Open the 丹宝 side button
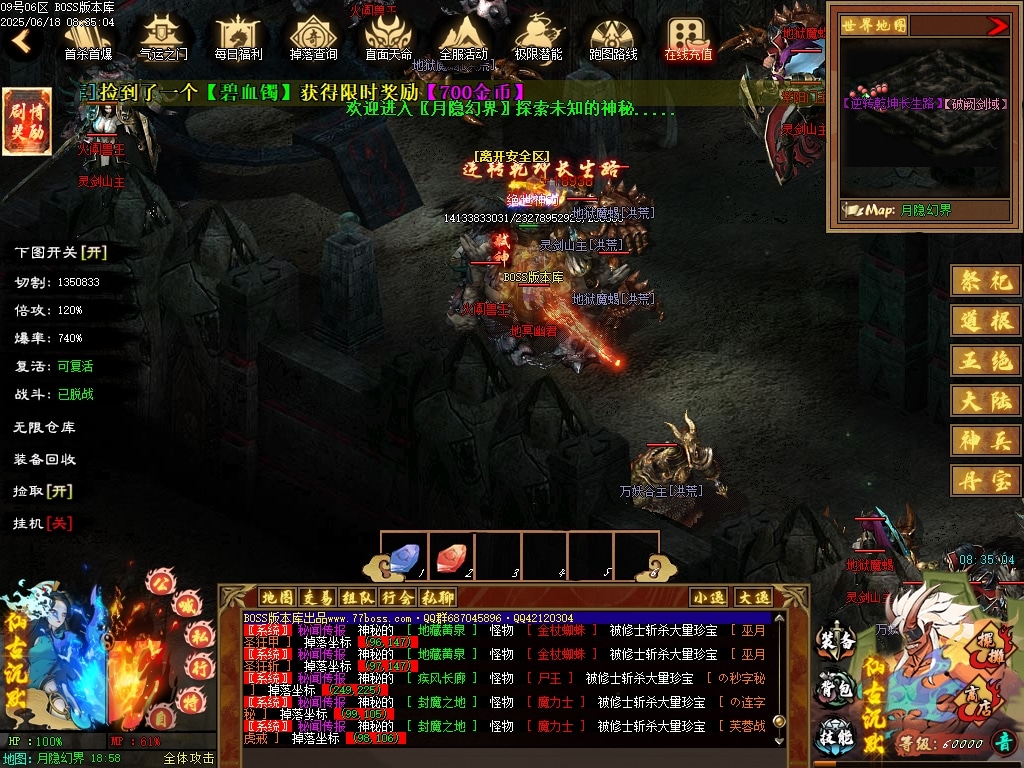 [x=986, y=480]
